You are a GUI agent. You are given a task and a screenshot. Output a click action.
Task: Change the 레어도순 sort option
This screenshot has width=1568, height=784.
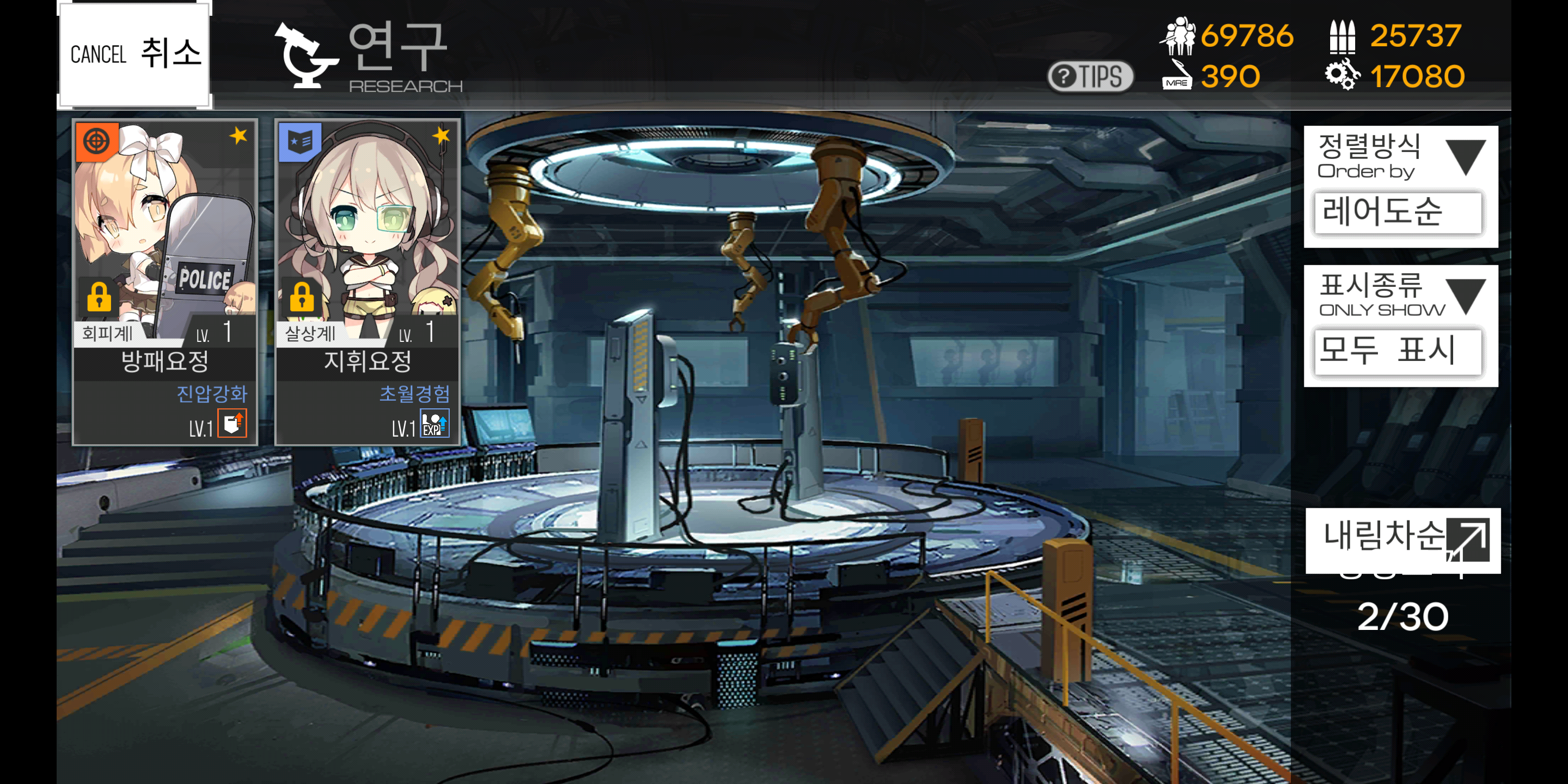pyautogui.click(x=1398, y=212)
